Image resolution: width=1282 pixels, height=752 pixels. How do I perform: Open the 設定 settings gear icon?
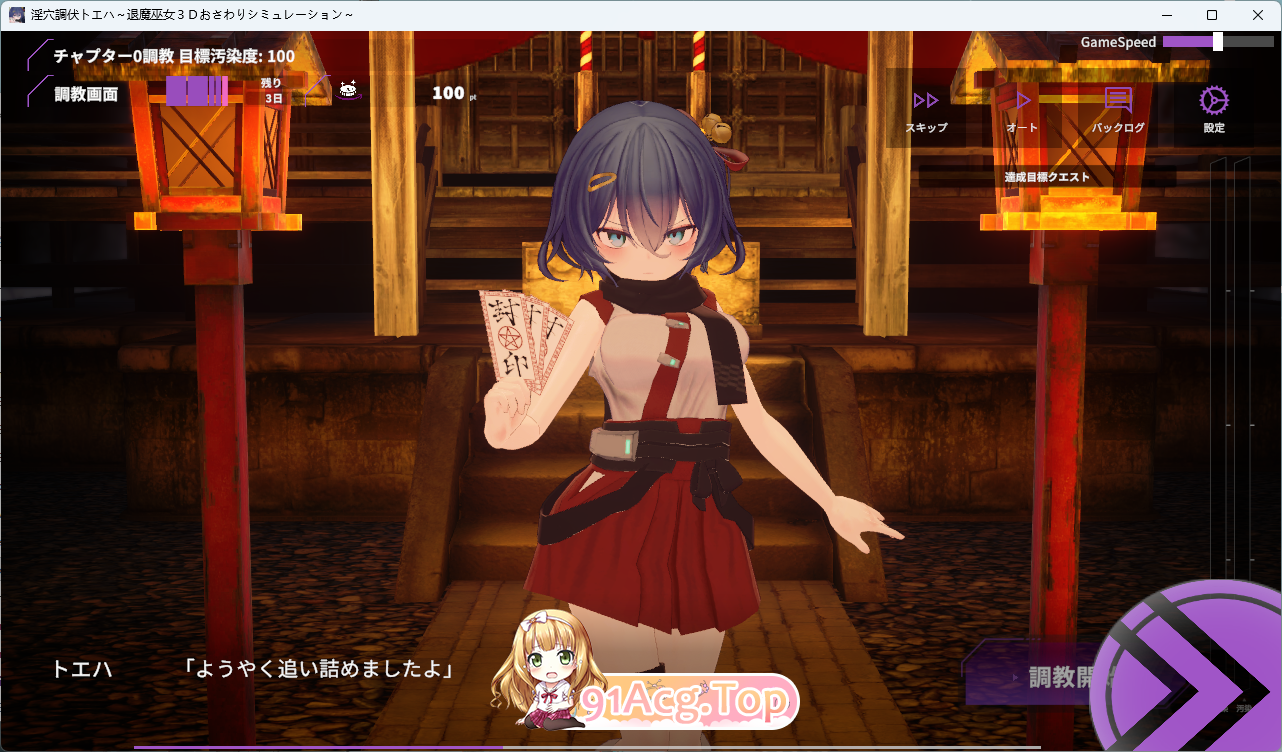point(1212,102)
